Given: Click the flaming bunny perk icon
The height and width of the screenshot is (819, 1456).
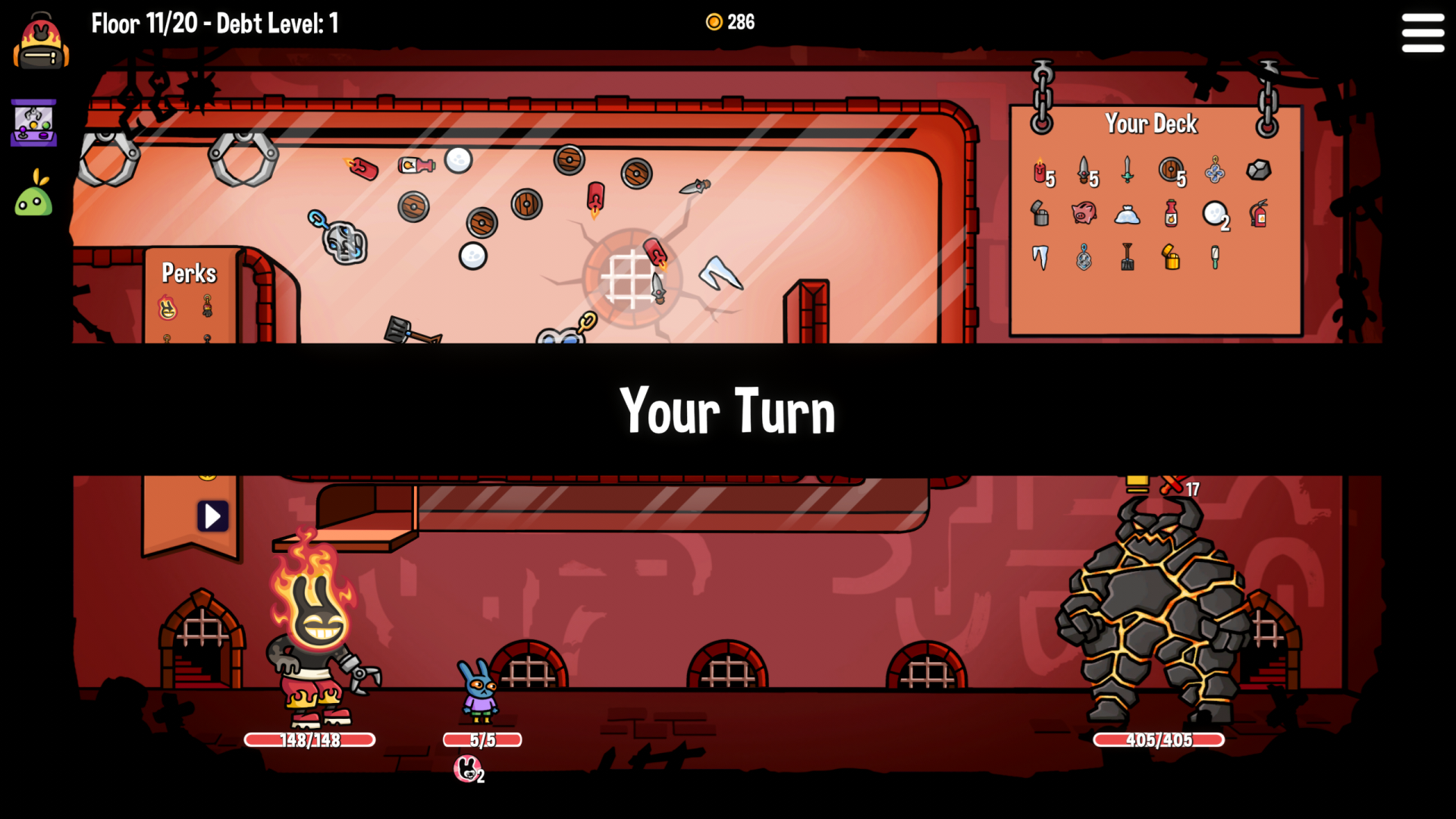Looking at the screenshot, I should [167, 308].
